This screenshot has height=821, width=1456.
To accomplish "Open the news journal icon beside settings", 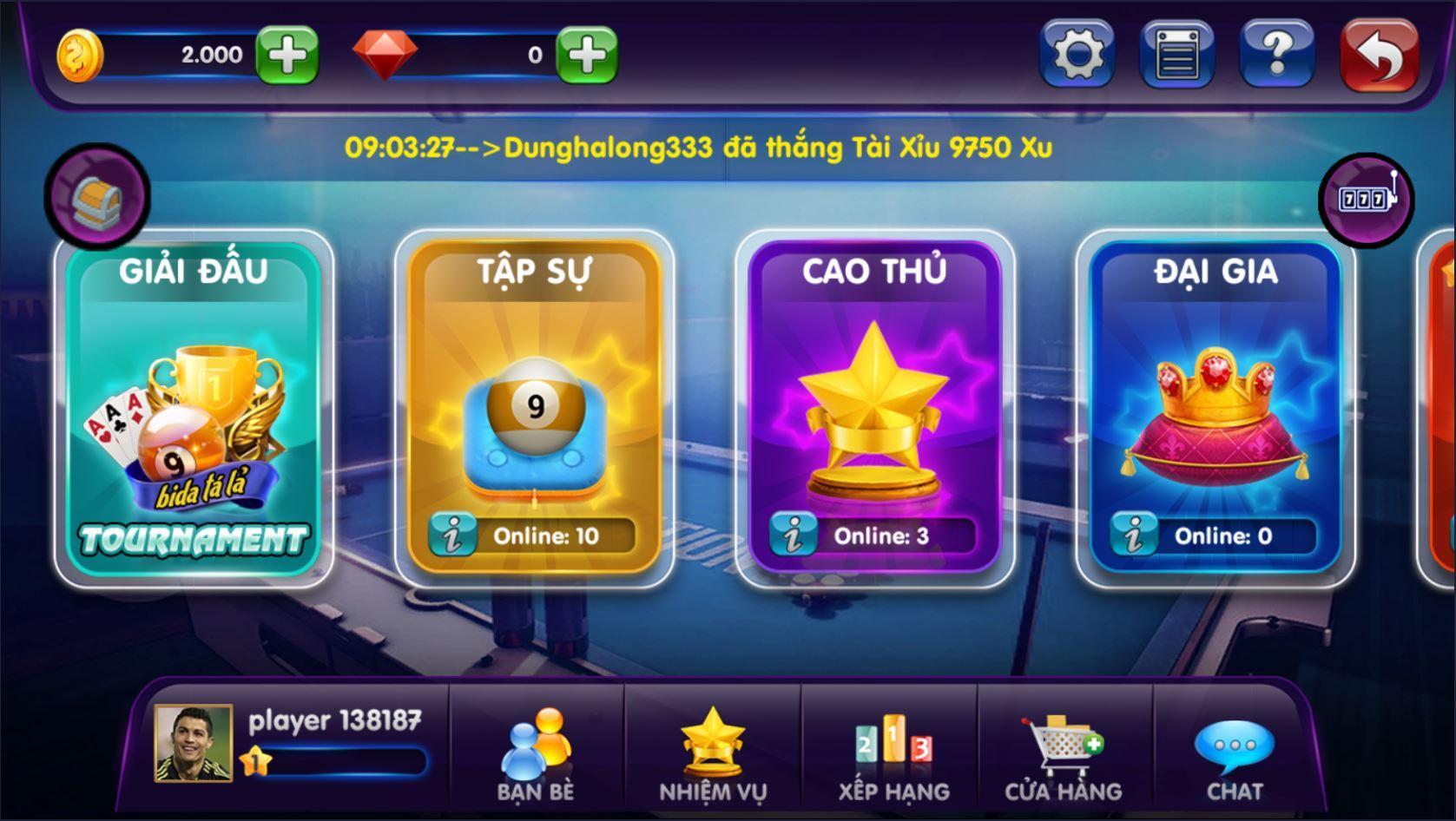I will tap(1176, 55).
